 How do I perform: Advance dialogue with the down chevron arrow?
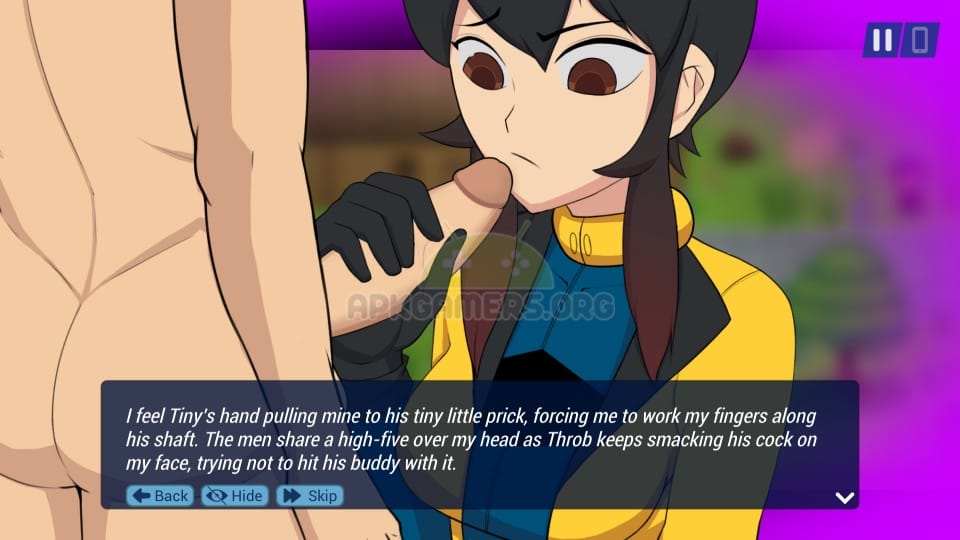844,497
